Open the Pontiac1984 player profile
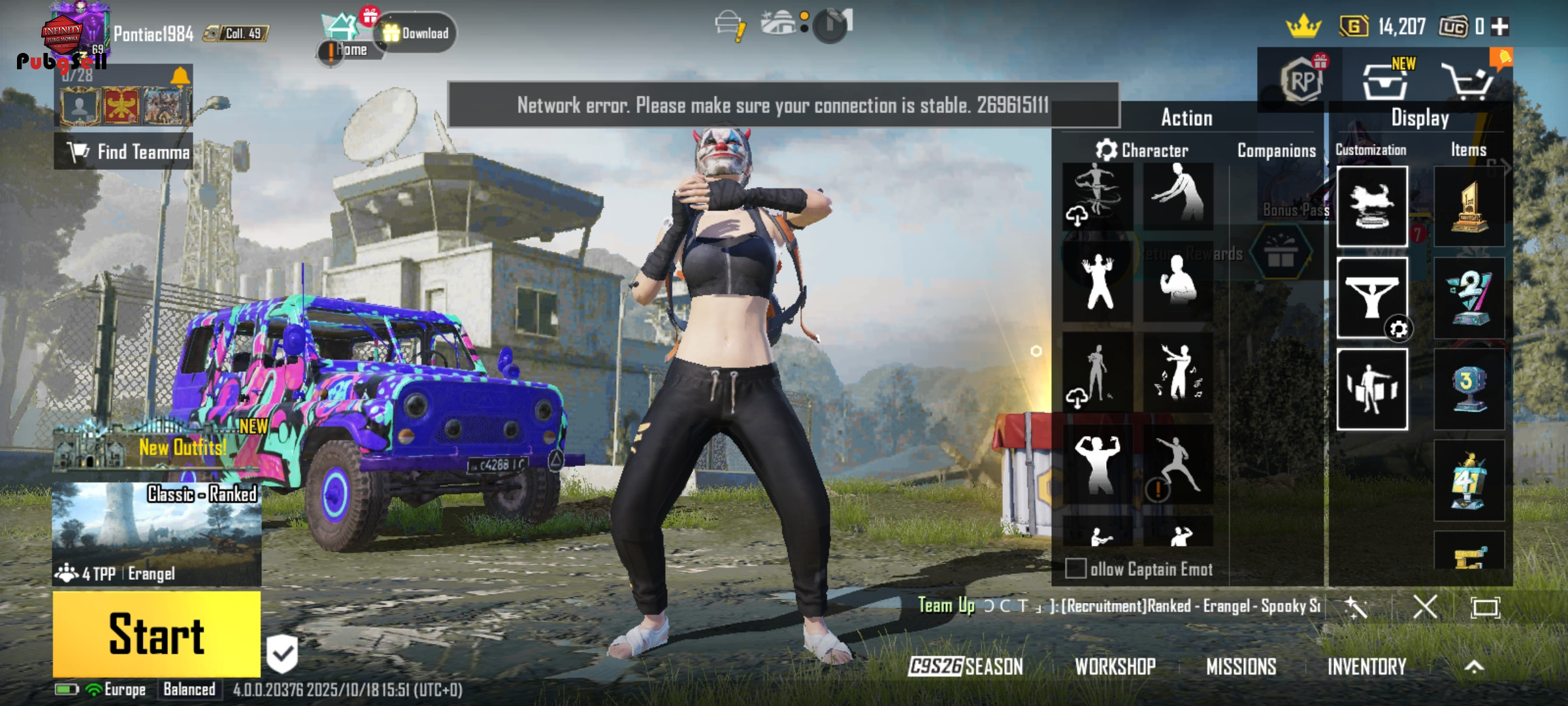1568x706 pixels. [x=153, y=34]
